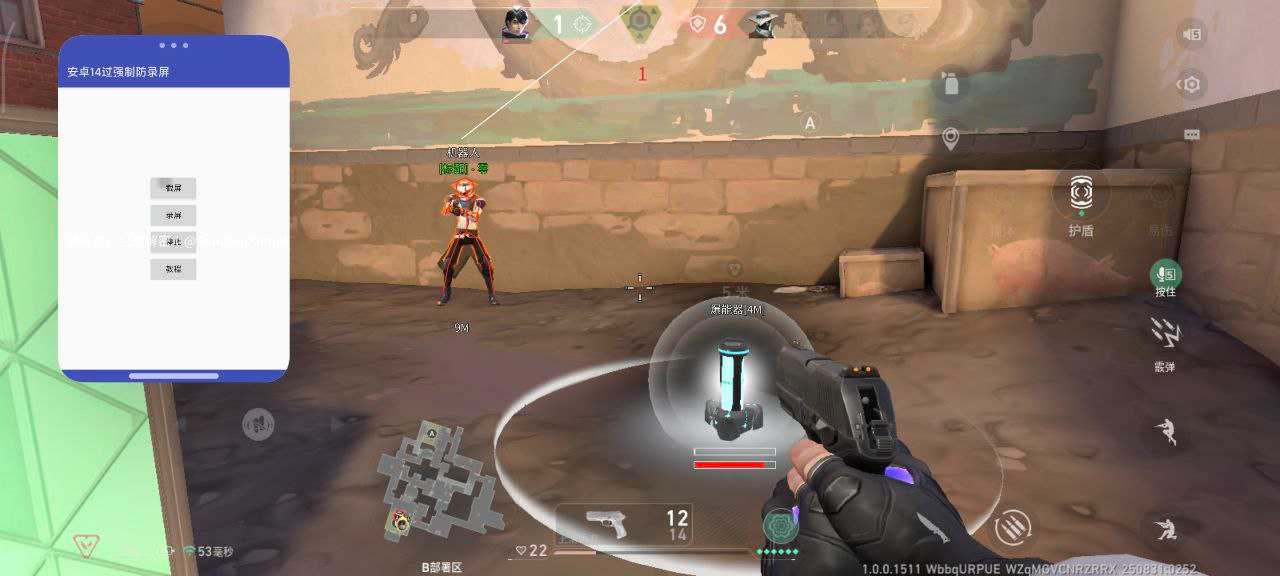Open the three-dot menu on overlay panel
The width and height of the screenshot is (1280, 576).
(174, 46)
